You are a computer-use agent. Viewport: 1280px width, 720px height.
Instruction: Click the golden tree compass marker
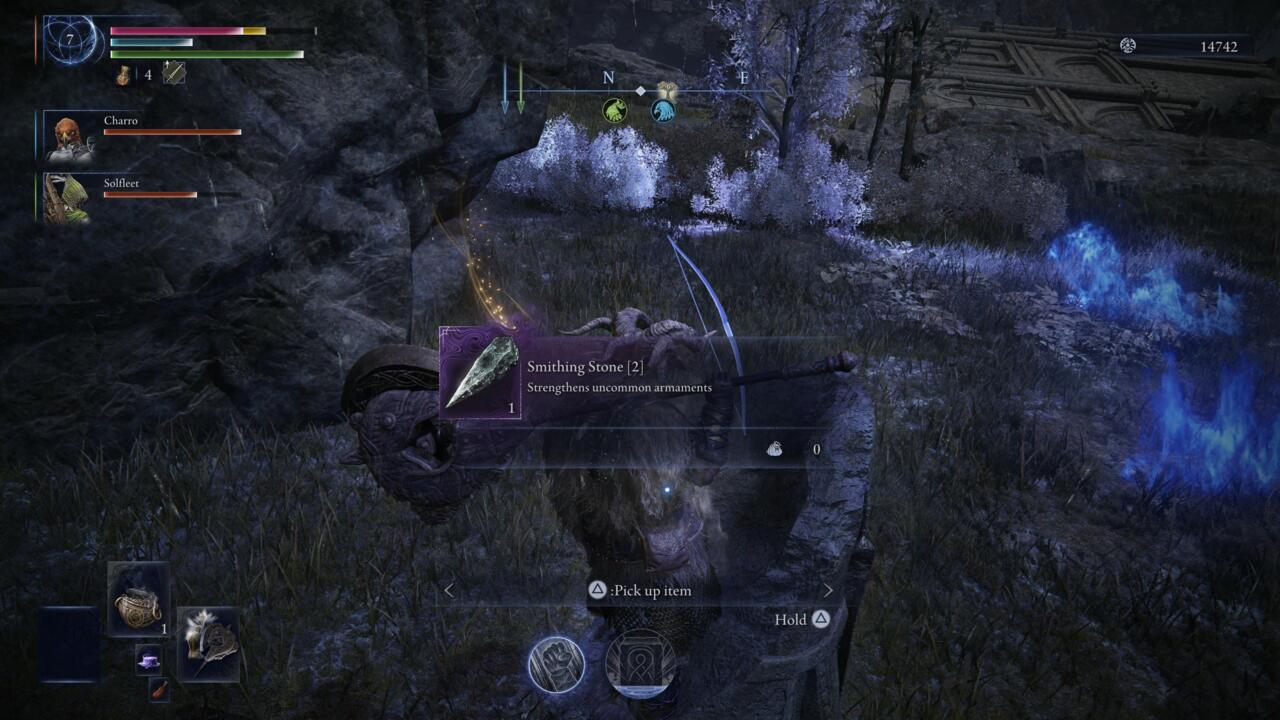(x=667, y=90)
